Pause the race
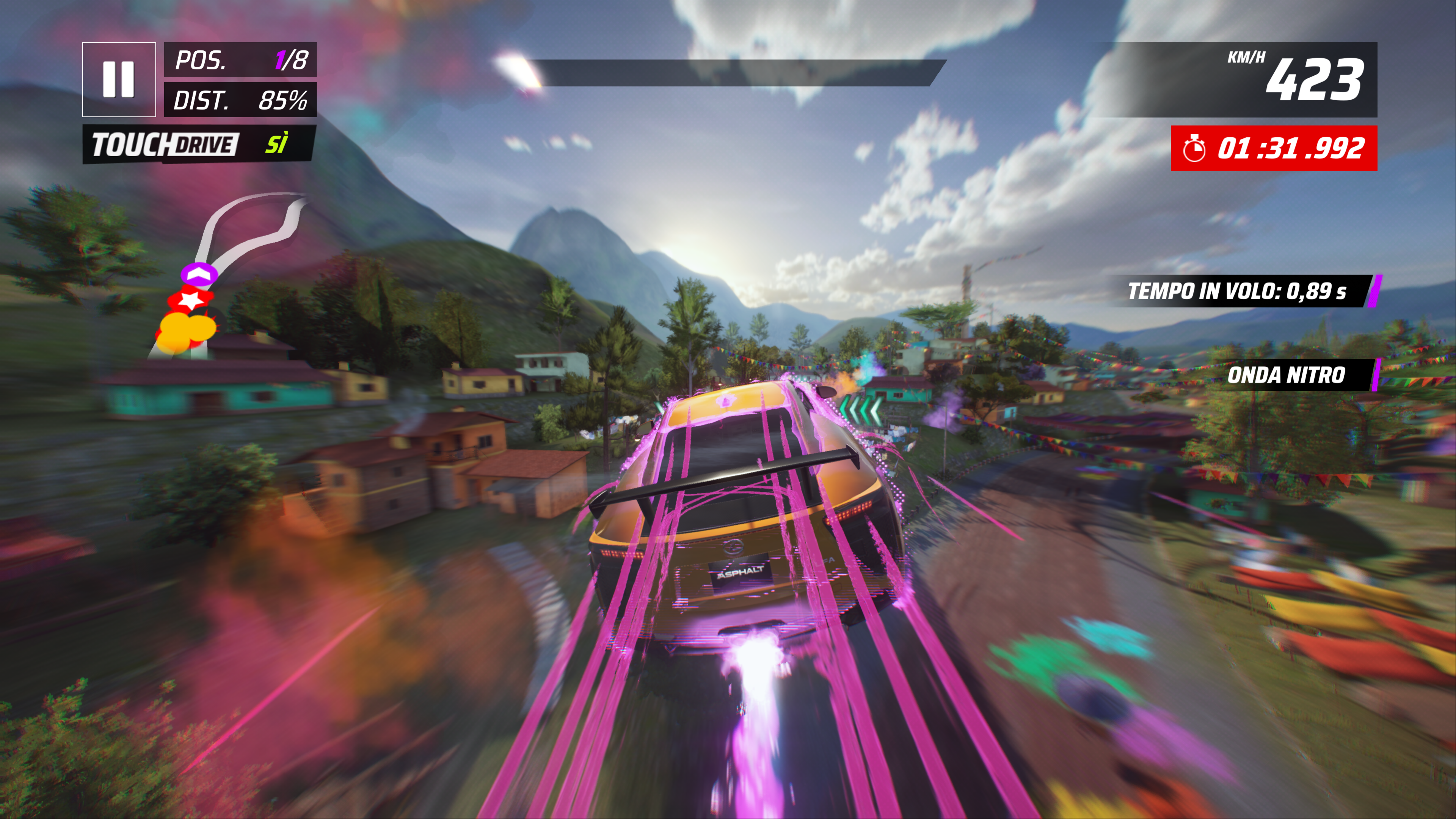Image resolution: width=1456 pixels, height=819 pixels. click(119, 79)
